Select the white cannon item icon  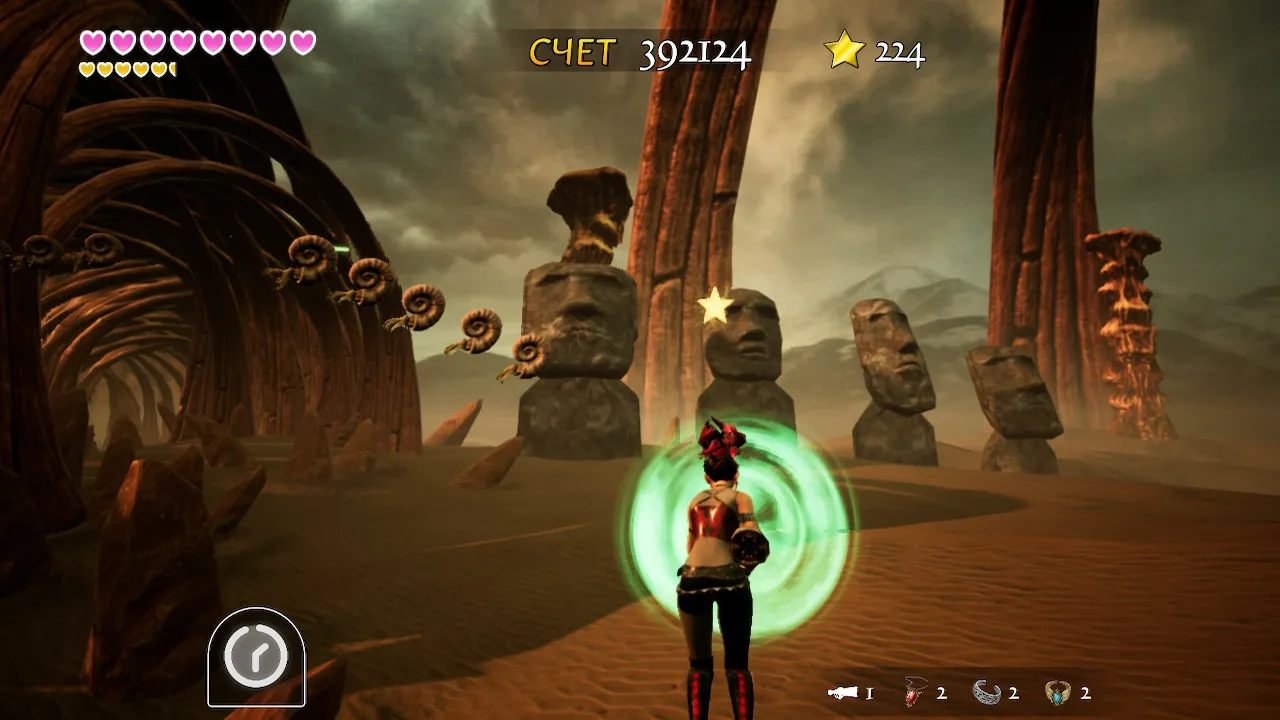coord(841,692)
